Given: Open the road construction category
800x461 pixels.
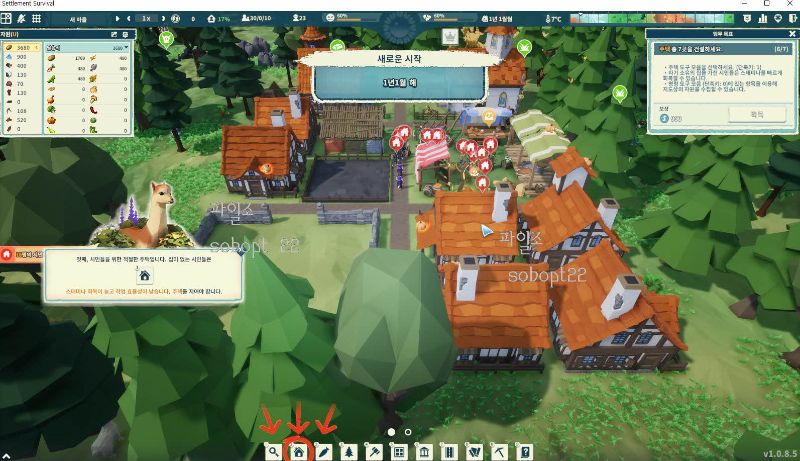Looking at the screenshot, I should click(449, 451).
